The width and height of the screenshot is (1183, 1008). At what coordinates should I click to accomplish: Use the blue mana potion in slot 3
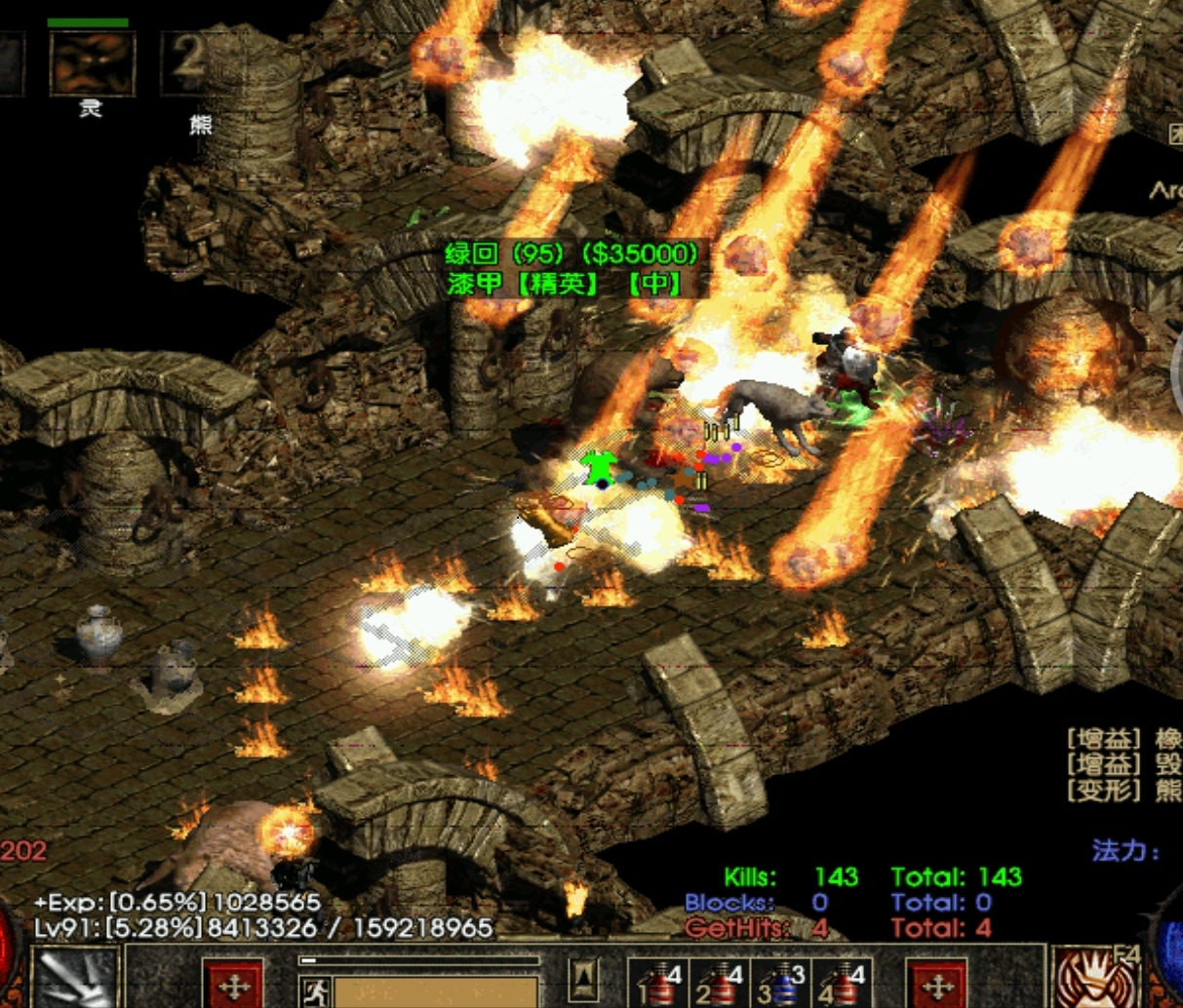[x=781, y=983]
